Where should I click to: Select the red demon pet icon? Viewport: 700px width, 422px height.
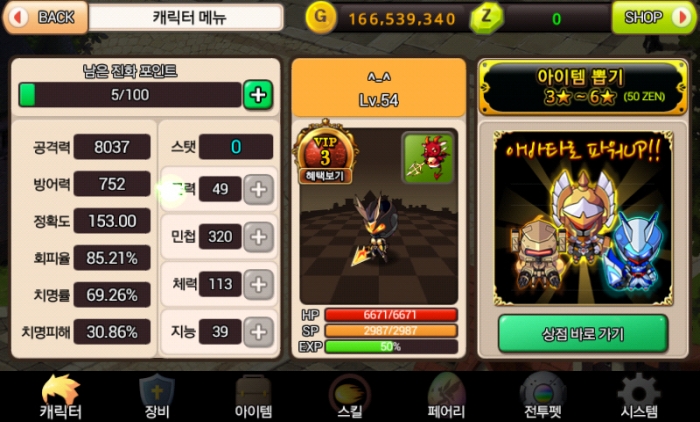point(427,158)
